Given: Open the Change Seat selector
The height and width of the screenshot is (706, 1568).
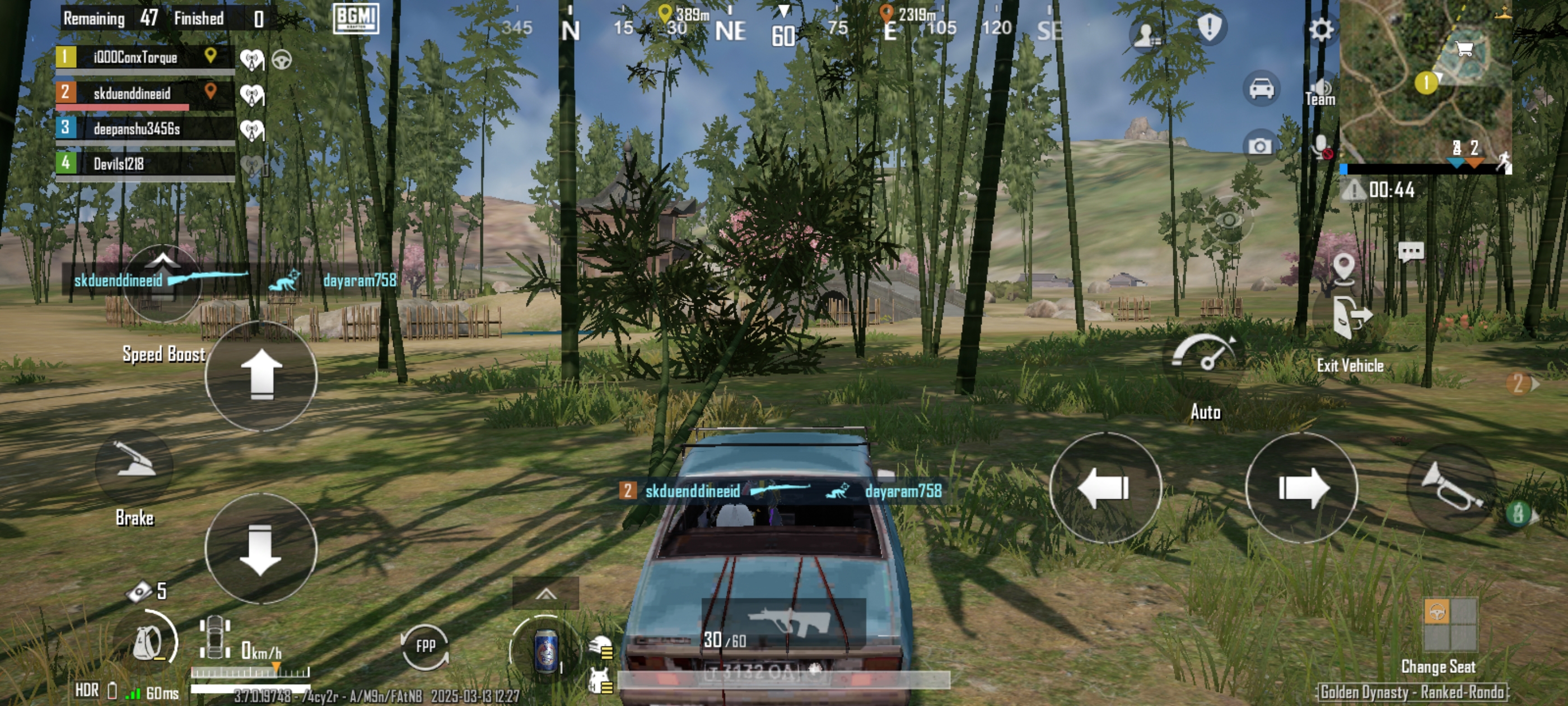Looking at the screenshot, I should coord(1449,625).
